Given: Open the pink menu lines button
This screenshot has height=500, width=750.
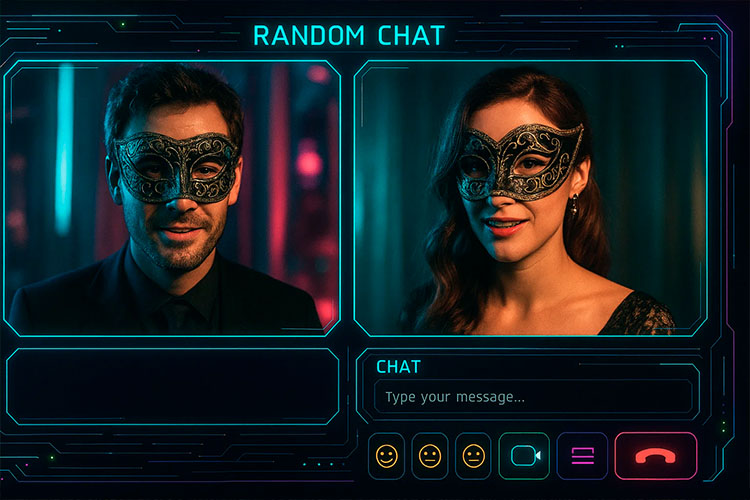Looking at the screenshot, I should point(582,456).
